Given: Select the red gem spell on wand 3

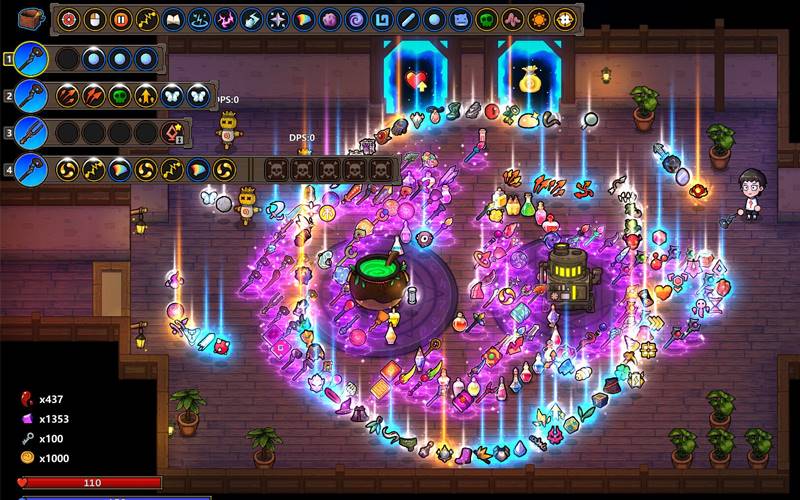Looking at the screenshot, I should [x=172, y=132].
